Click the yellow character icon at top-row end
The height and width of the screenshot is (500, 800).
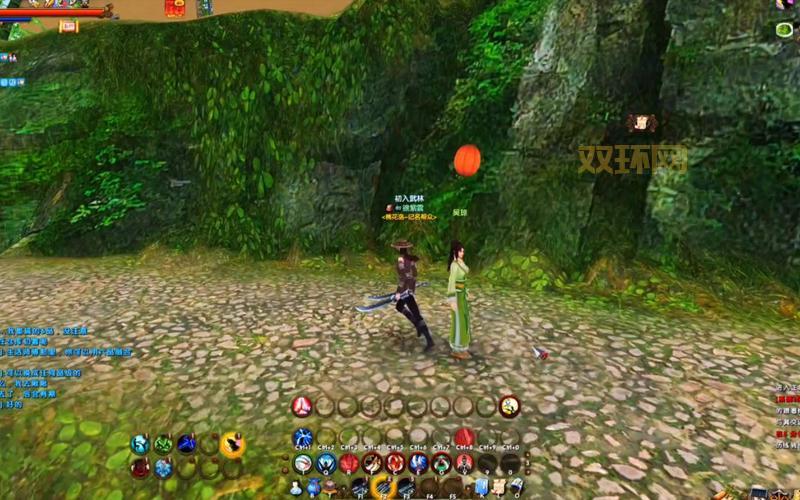510,406
